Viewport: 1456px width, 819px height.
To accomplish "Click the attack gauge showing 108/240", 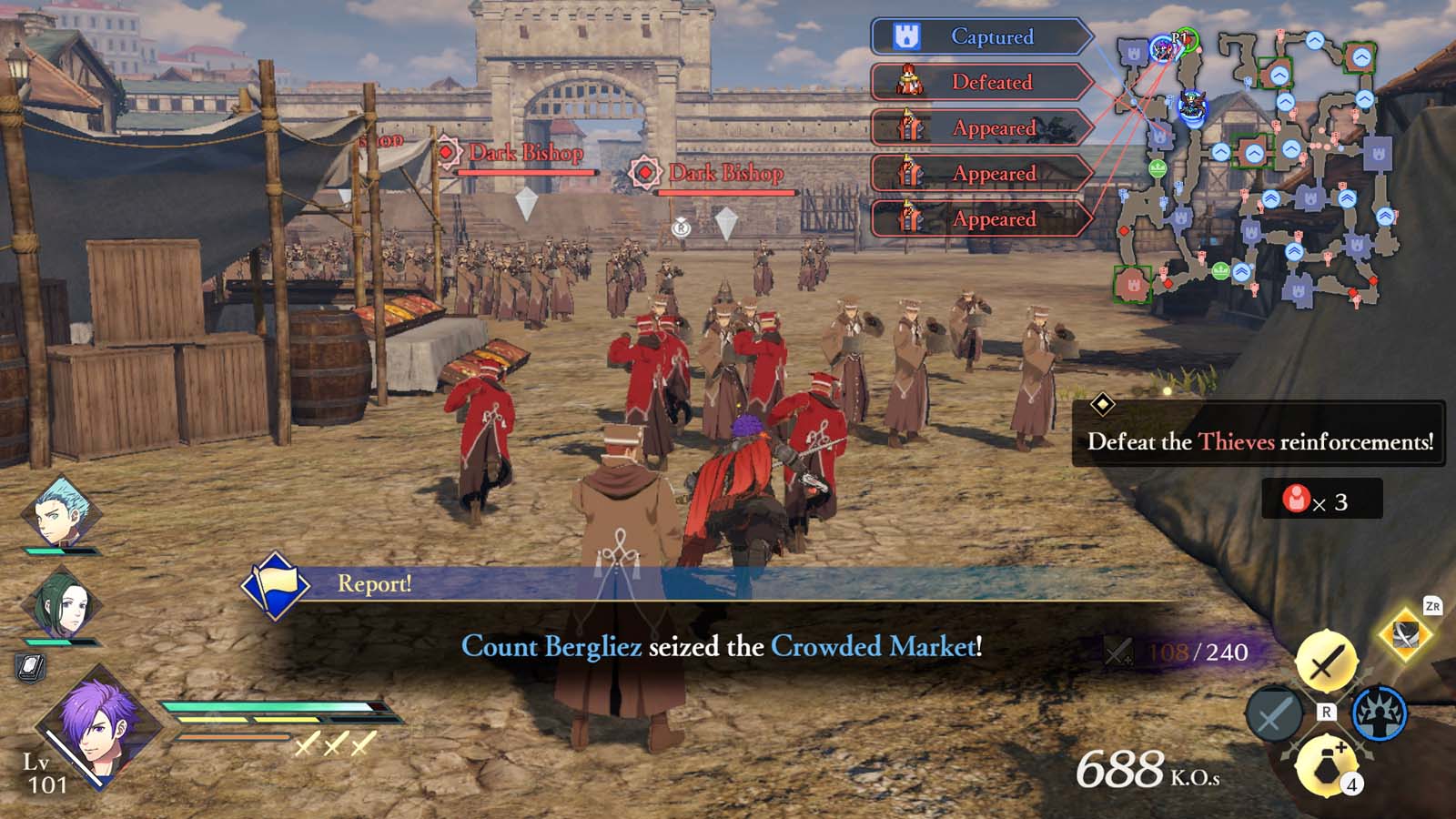I will 1174,652.
